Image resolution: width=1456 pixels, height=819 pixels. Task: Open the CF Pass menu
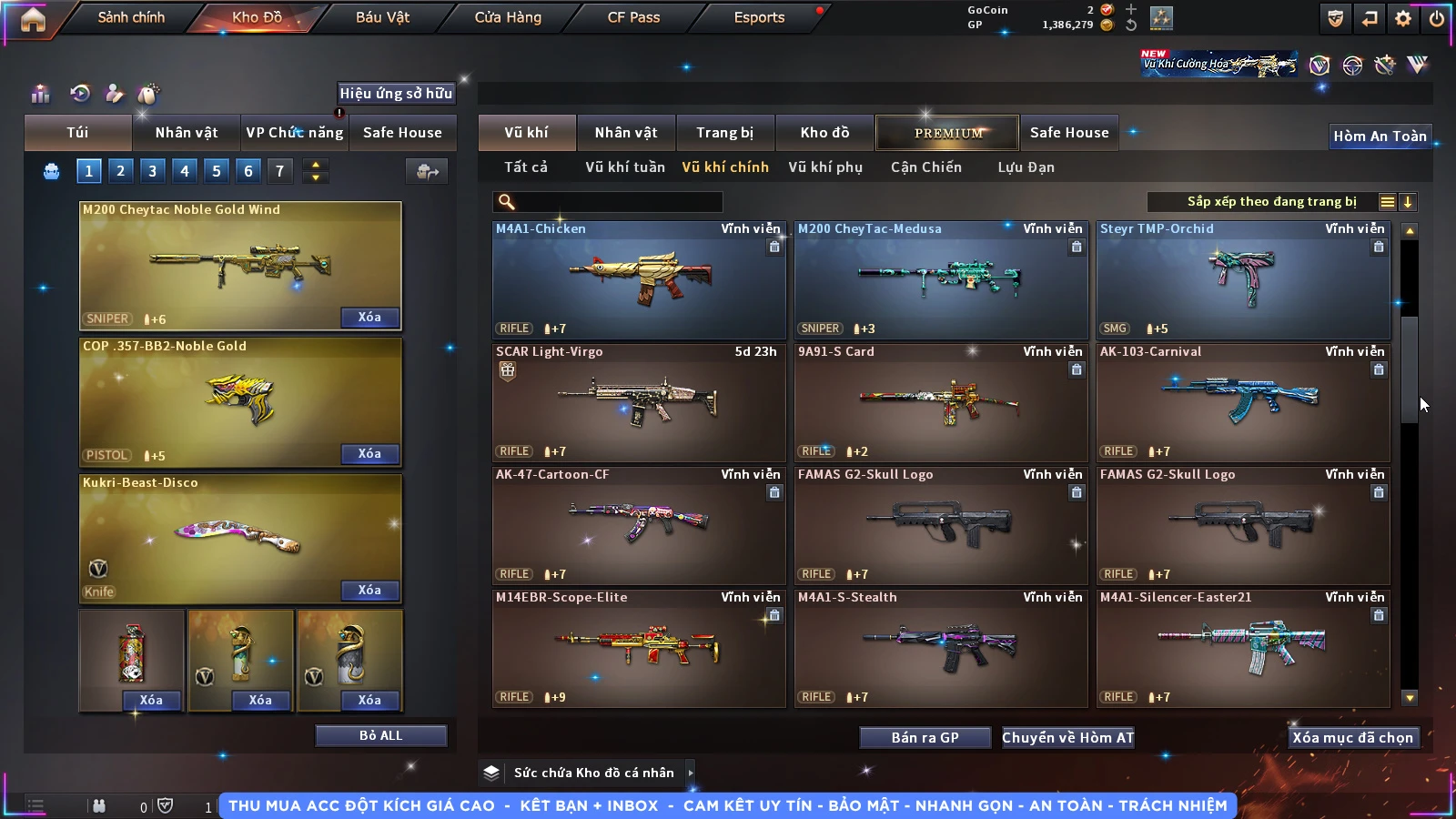point(633,17)
